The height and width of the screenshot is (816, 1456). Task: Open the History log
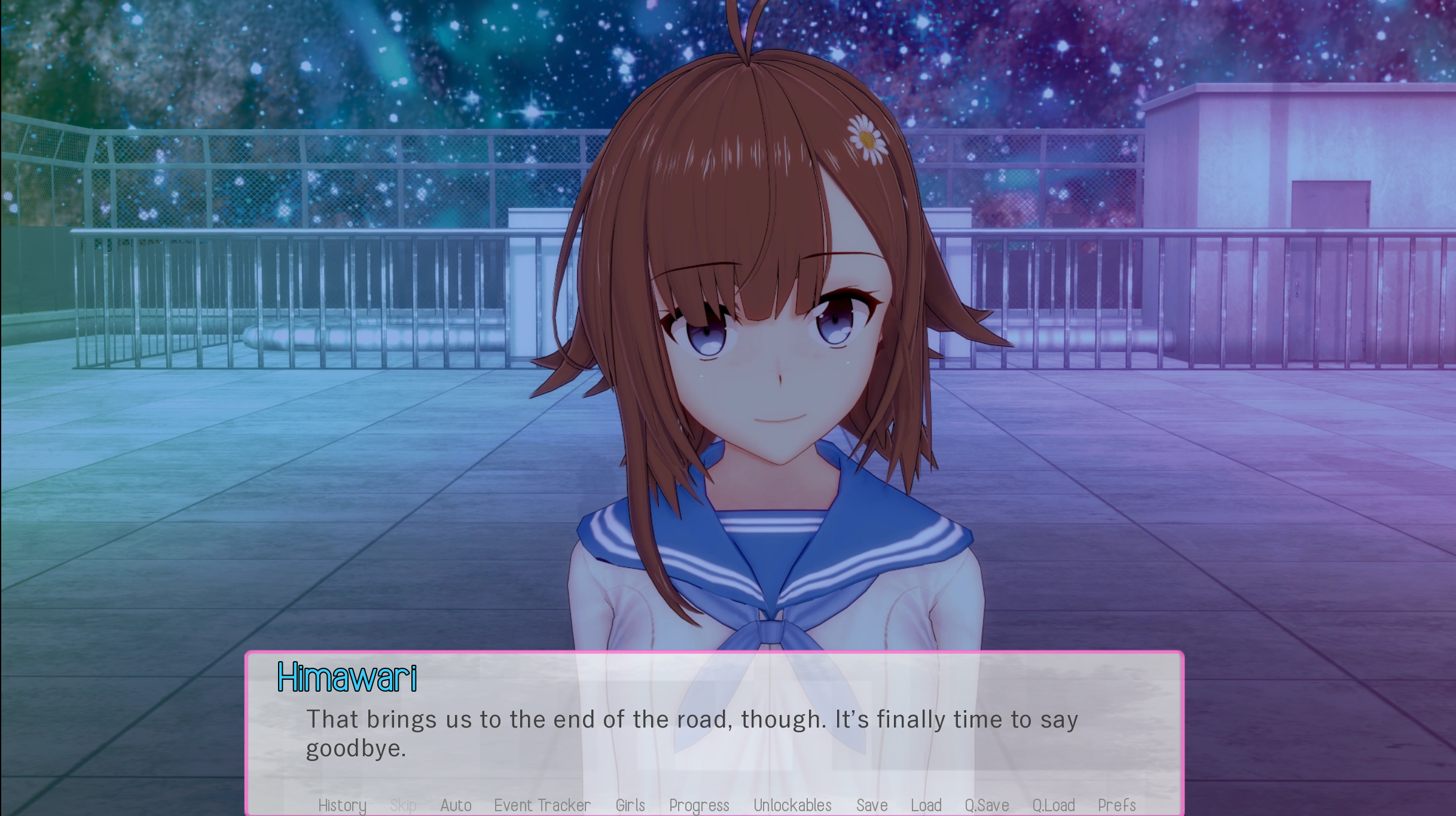pos(342,805)
